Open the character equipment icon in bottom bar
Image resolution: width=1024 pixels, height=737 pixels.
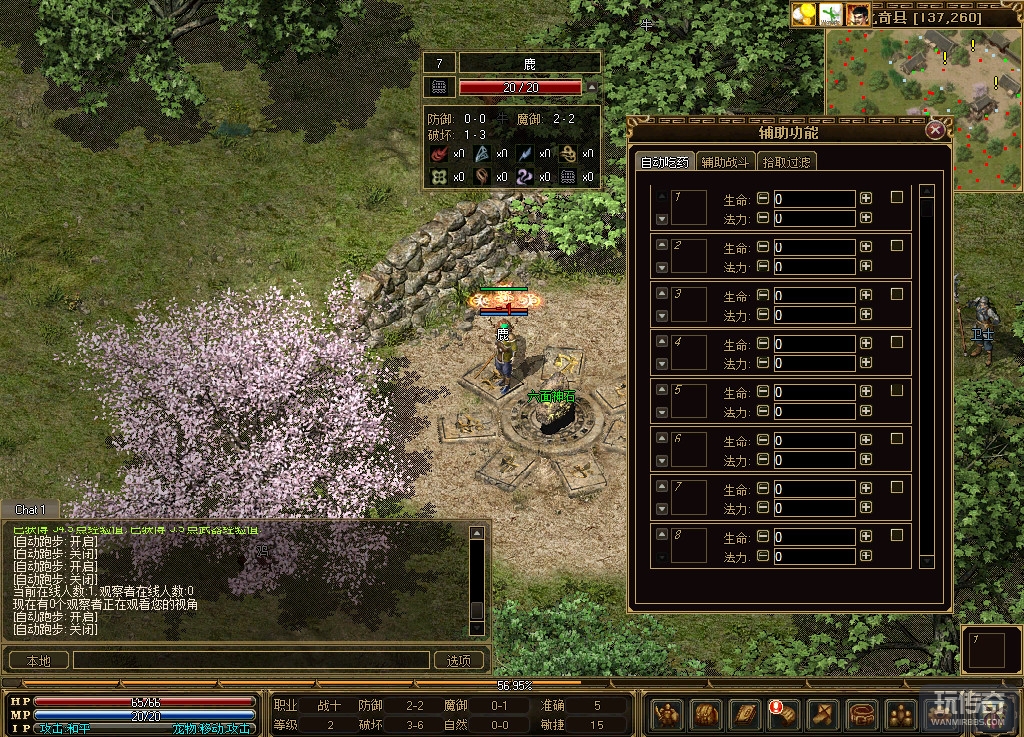tap(667, 714)
